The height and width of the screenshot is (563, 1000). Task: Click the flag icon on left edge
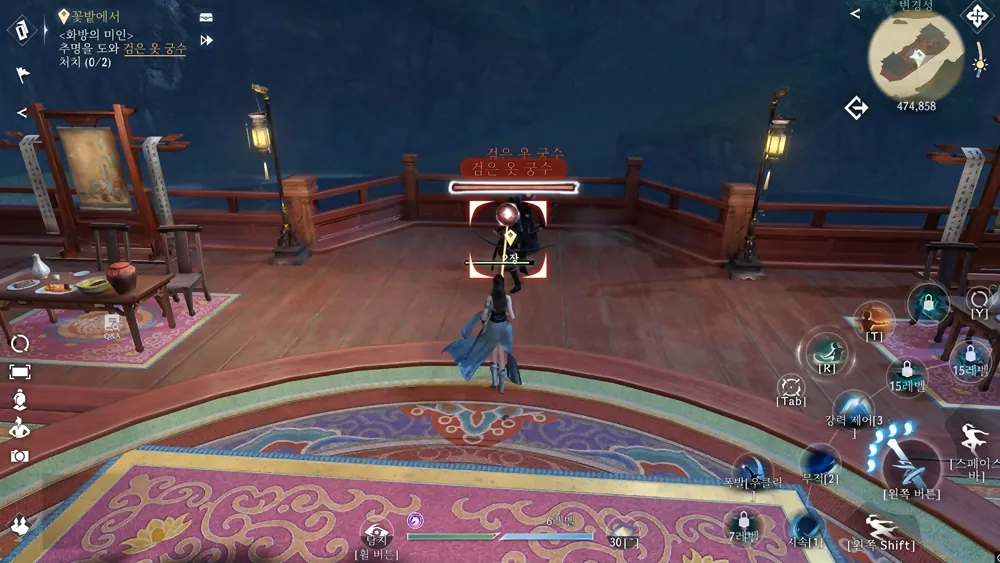22,74
